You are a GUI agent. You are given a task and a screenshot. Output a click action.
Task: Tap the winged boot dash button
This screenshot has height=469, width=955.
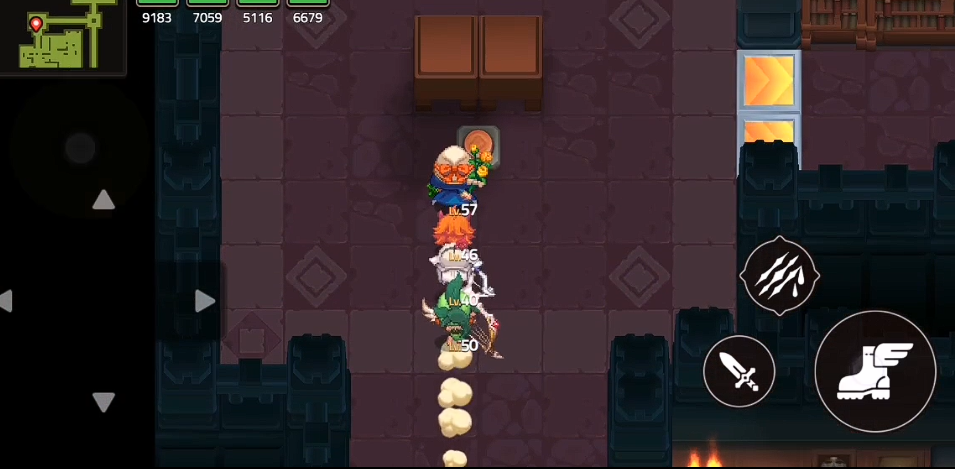(x=875, y=371)
